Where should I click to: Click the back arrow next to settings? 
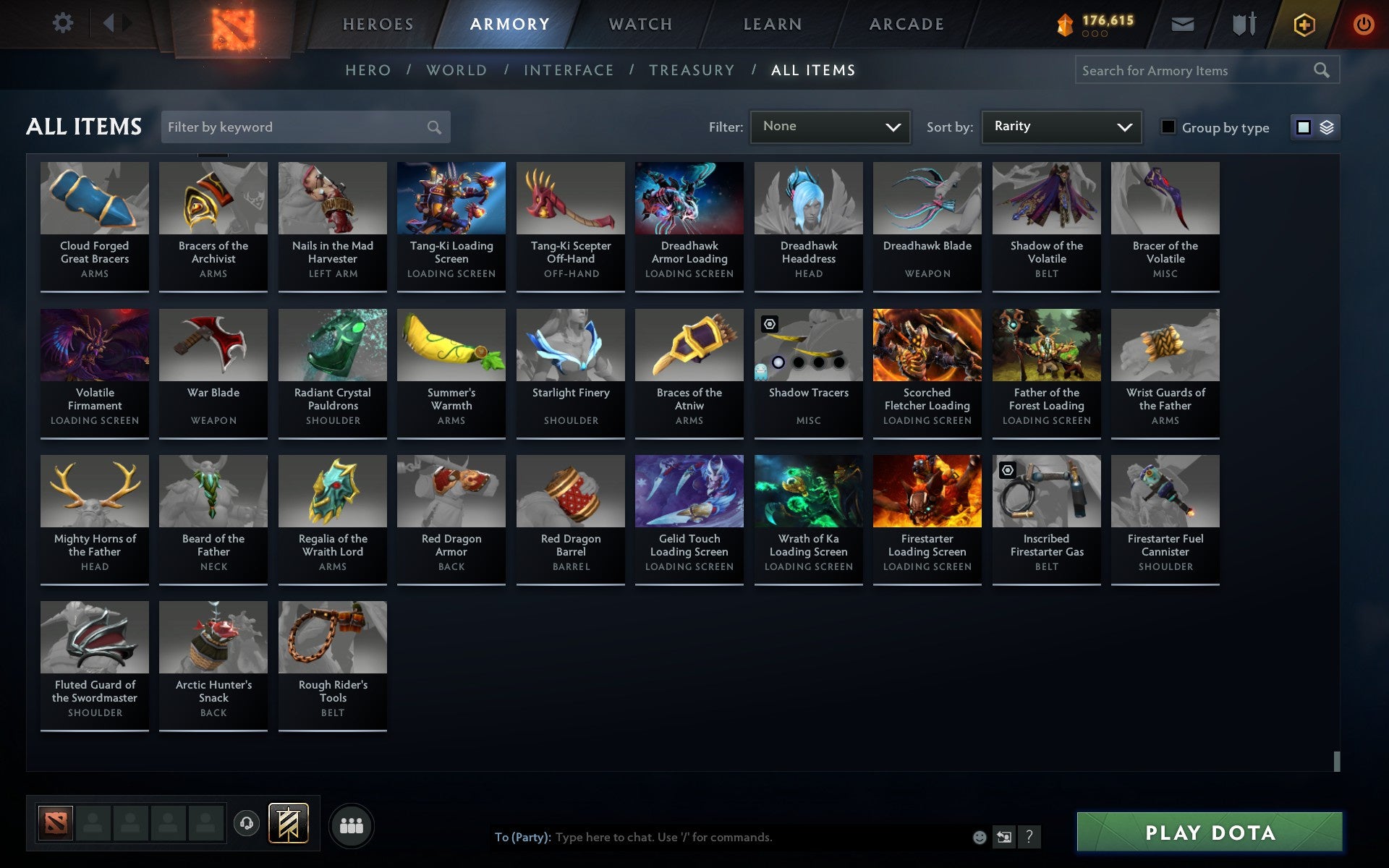pos(109,23)
